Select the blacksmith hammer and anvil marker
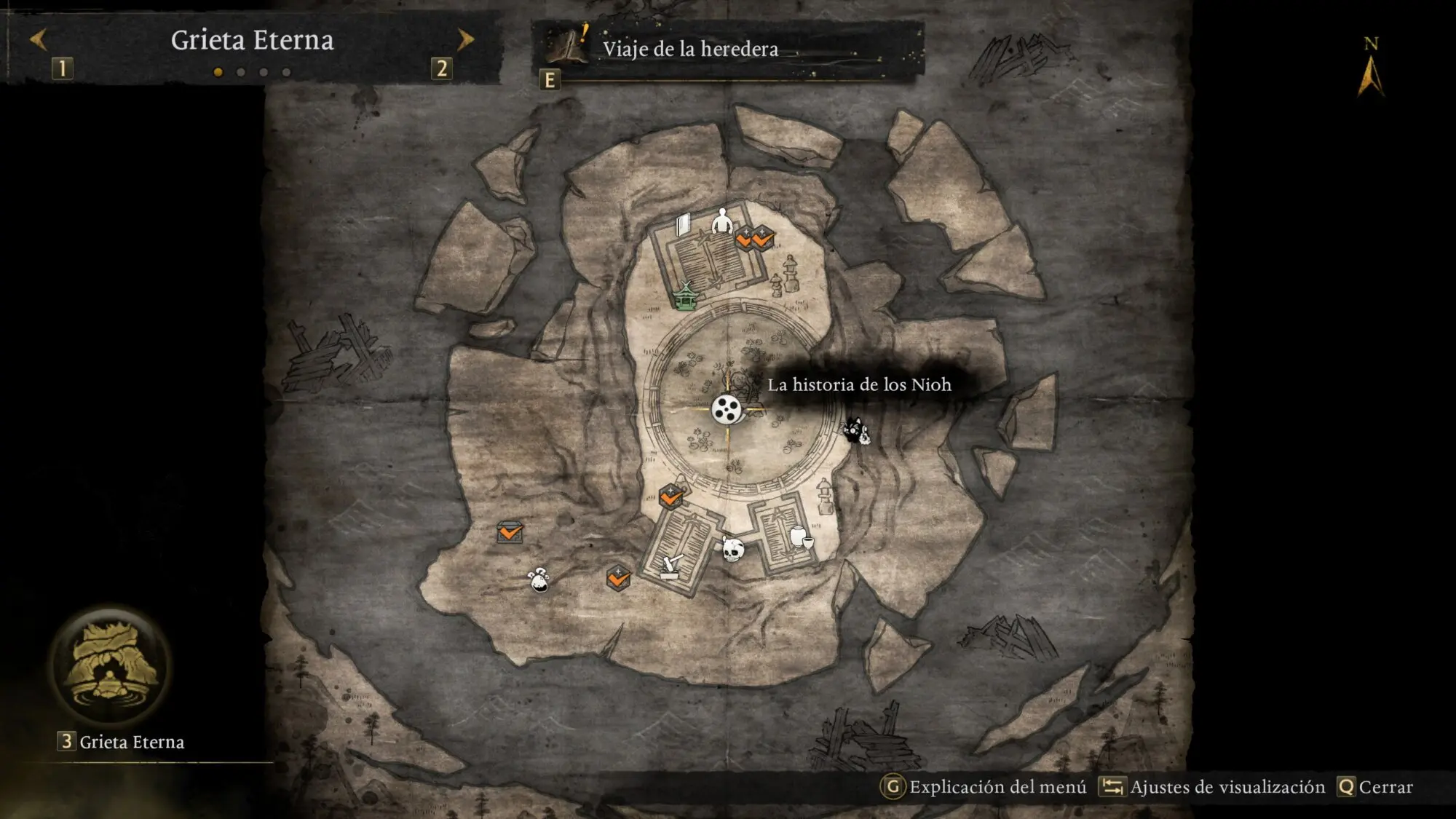 (x=671, y=566)
